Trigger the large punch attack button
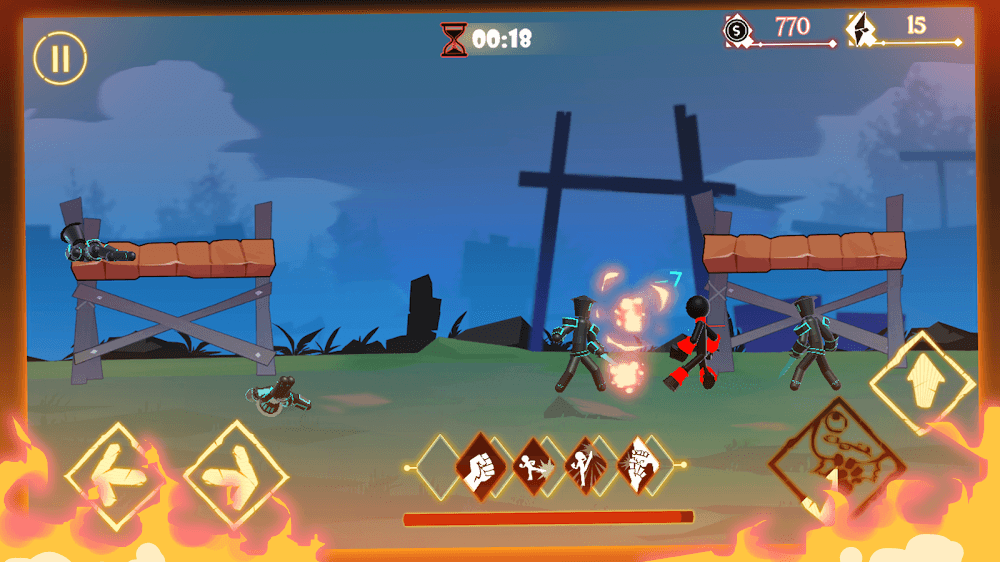 tap(836, 464)
